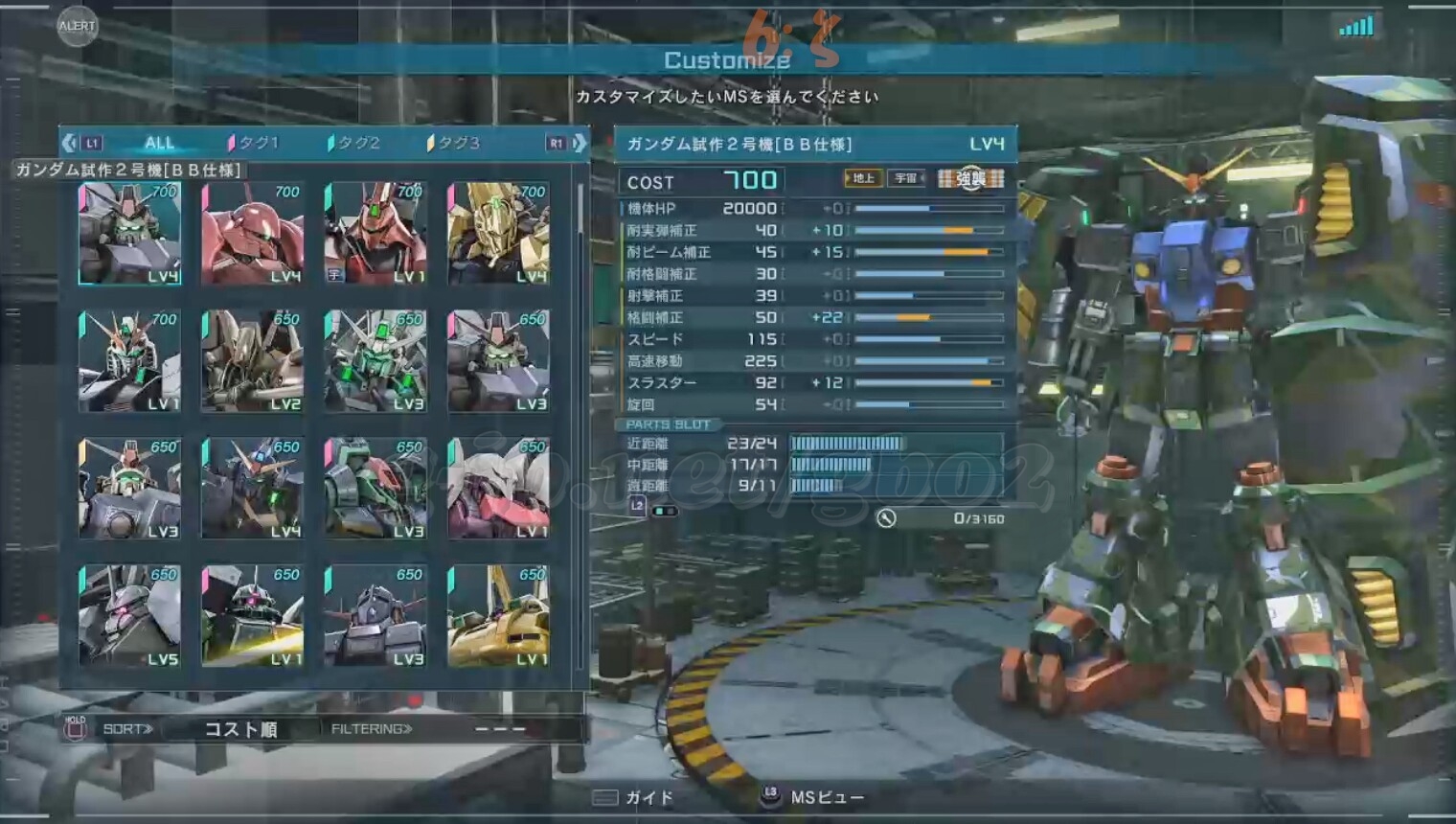Choose the white and pink 650 LV1 unit
1456x824 pixels.
[498, 489]
